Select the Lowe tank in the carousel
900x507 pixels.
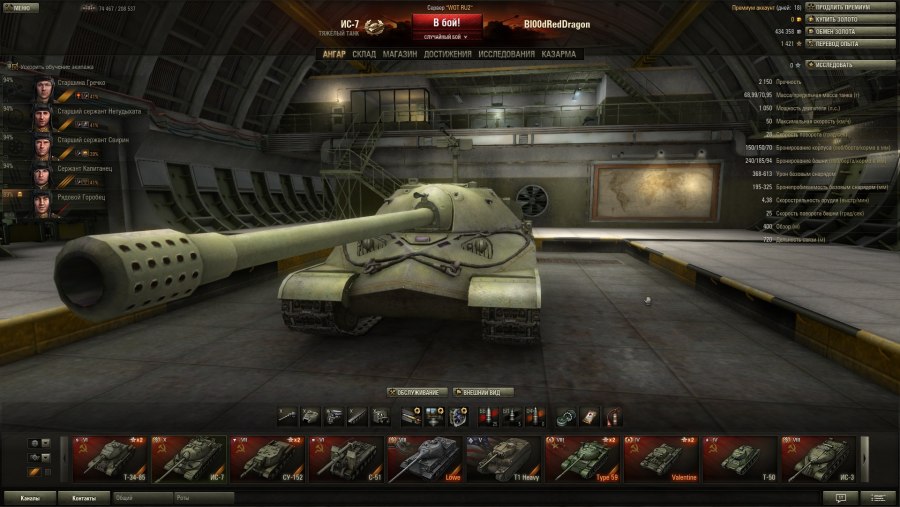(424, 459)
